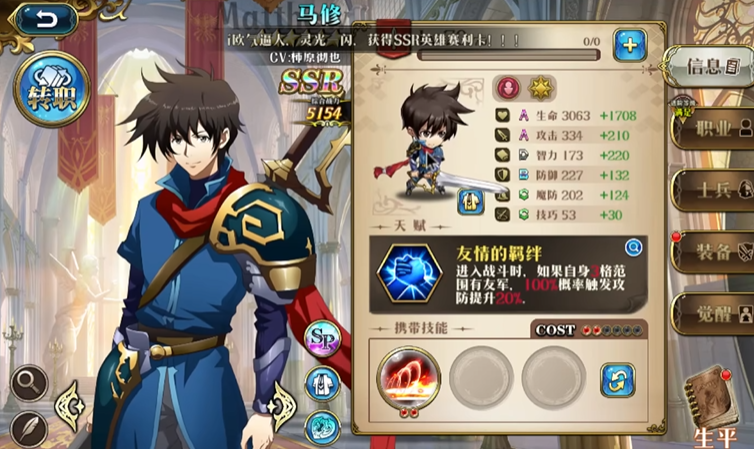Click the magnifying glass view button
The height and width of the screenshot is (449, 754).
(30, 382)
